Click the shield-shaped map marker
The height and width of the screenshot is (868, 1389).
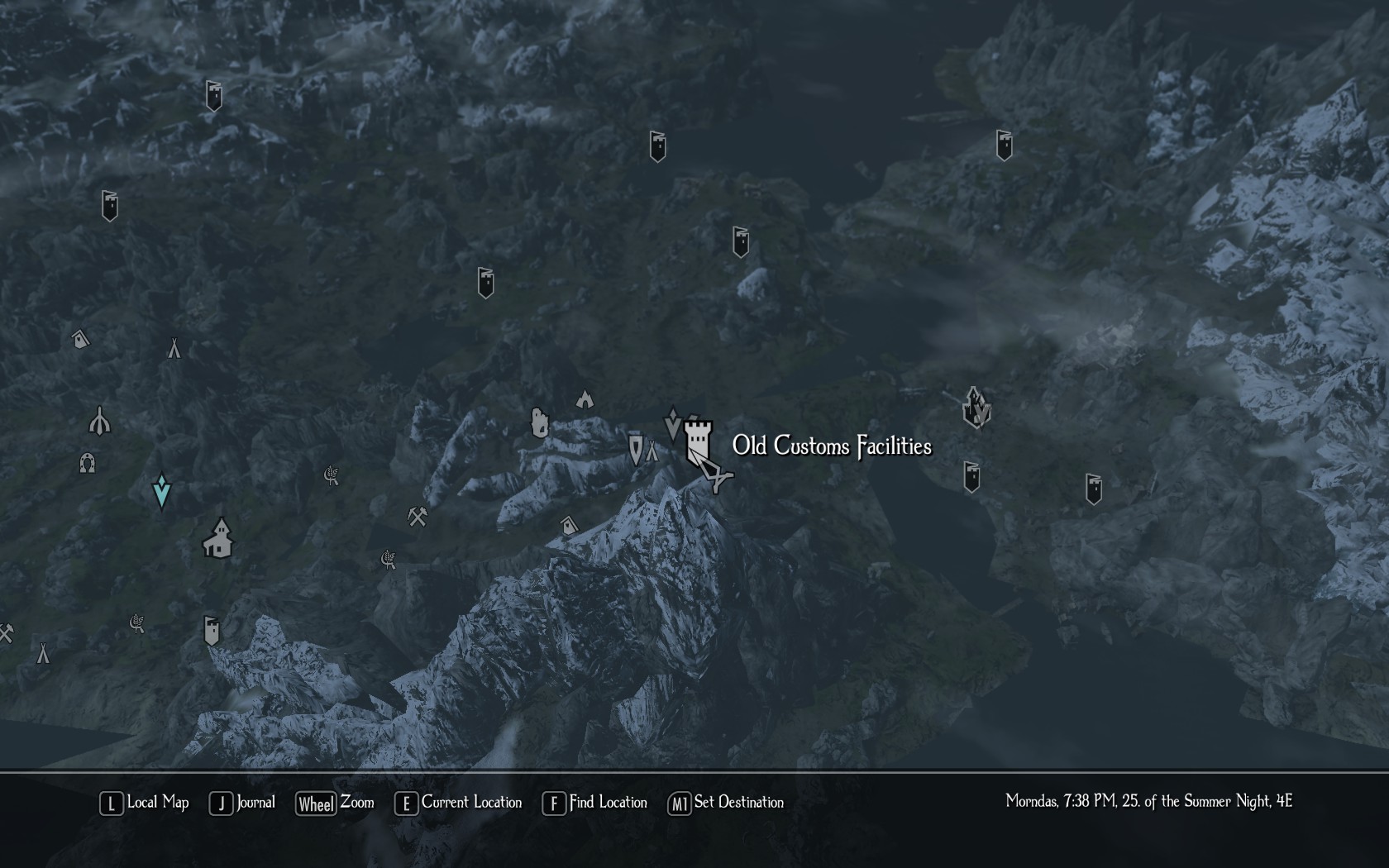click(x=635, y=449)
